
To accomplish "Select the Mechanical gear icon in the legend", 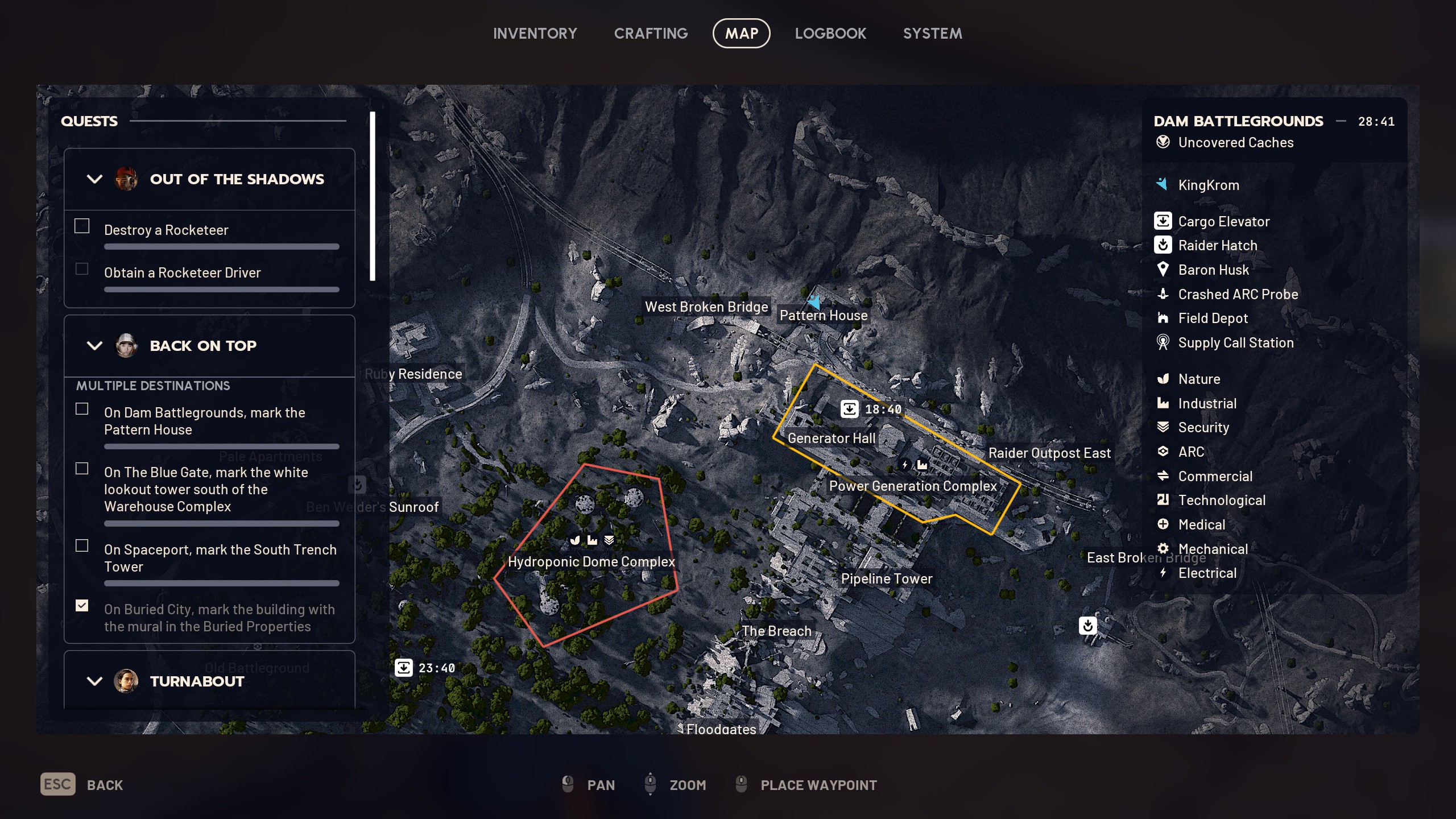I will click(x=1164, y=548).
